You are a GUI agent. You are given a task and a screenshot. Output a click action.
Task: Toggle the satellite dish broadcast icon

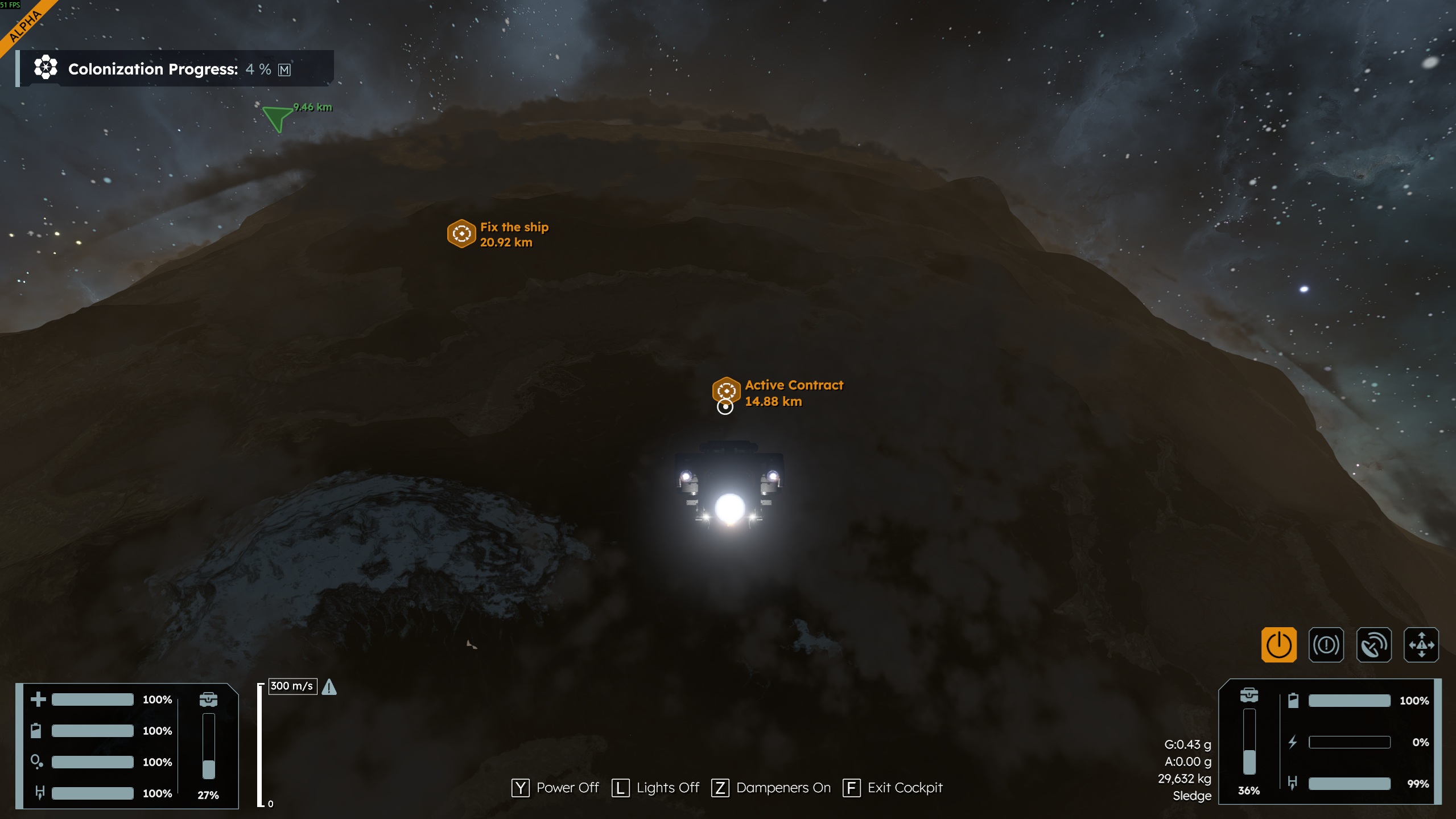coord(1373,645)
